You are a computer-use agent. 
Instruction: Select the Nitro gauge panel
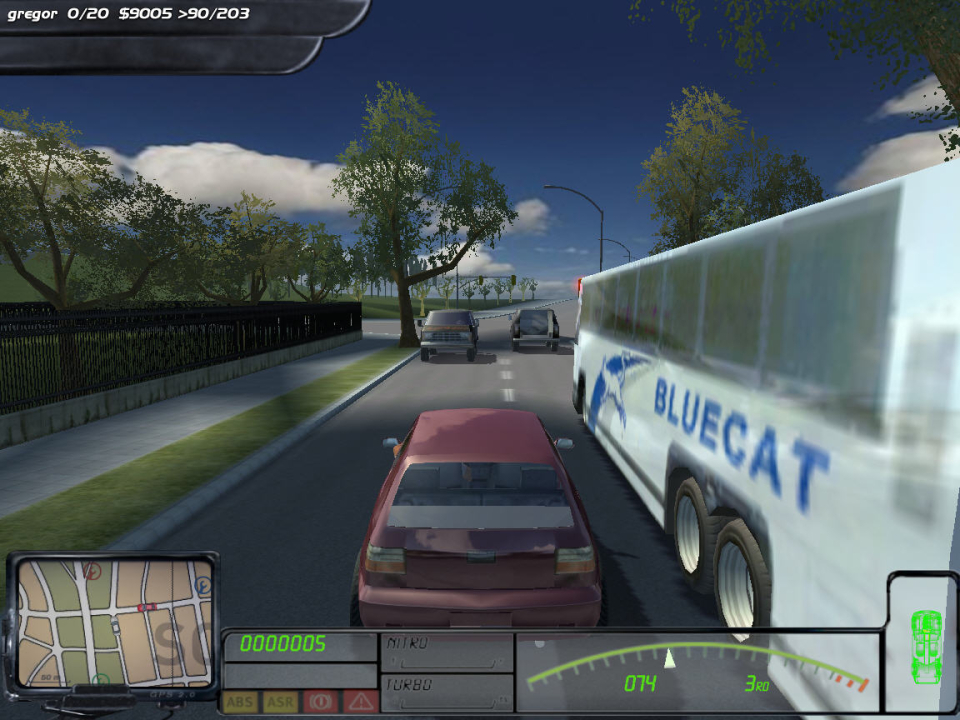(x=446, y=652)
